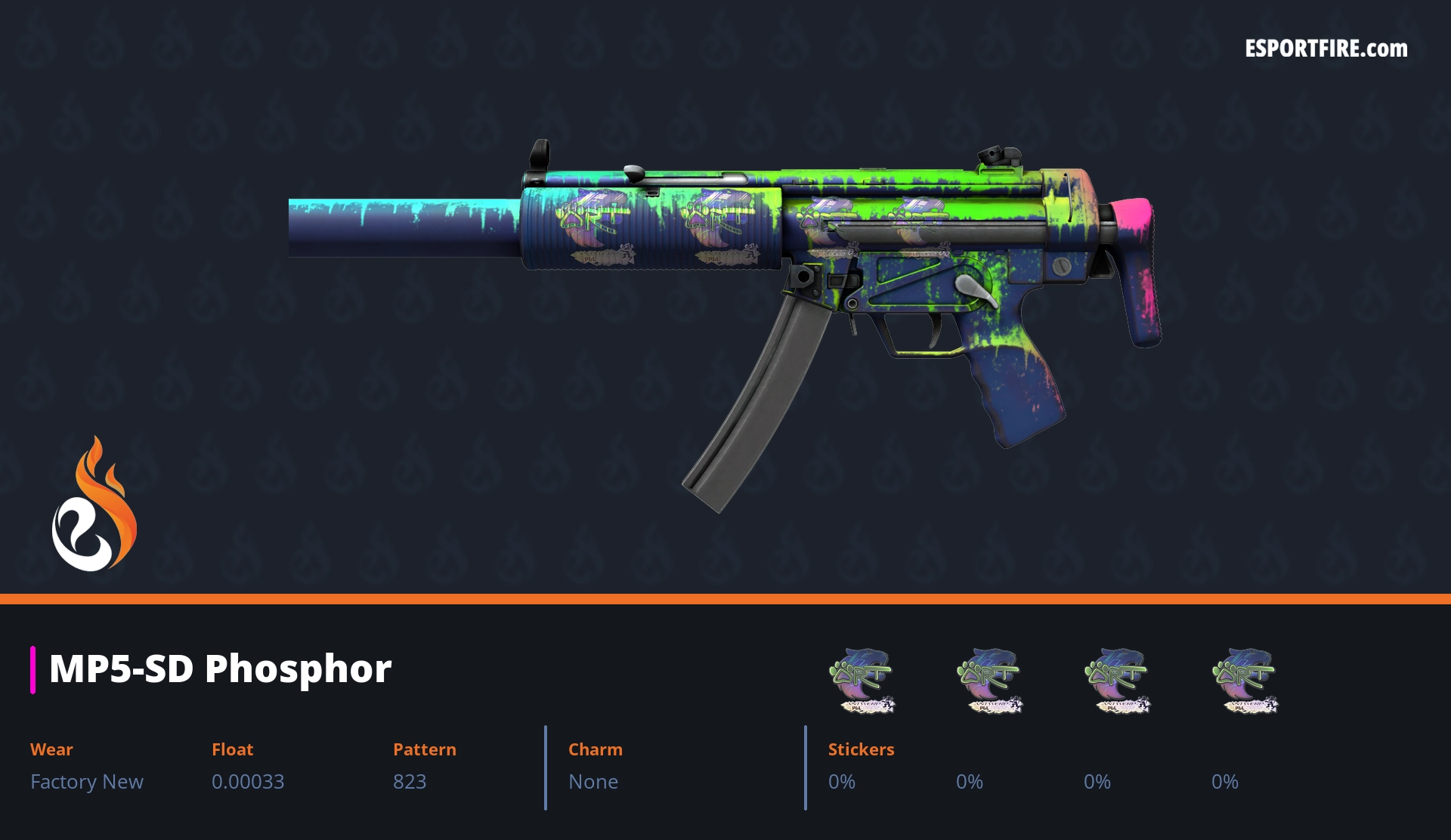Open the Esportfire flame logo
Viewport: 1451px width, 840px height.
point(94,505)
